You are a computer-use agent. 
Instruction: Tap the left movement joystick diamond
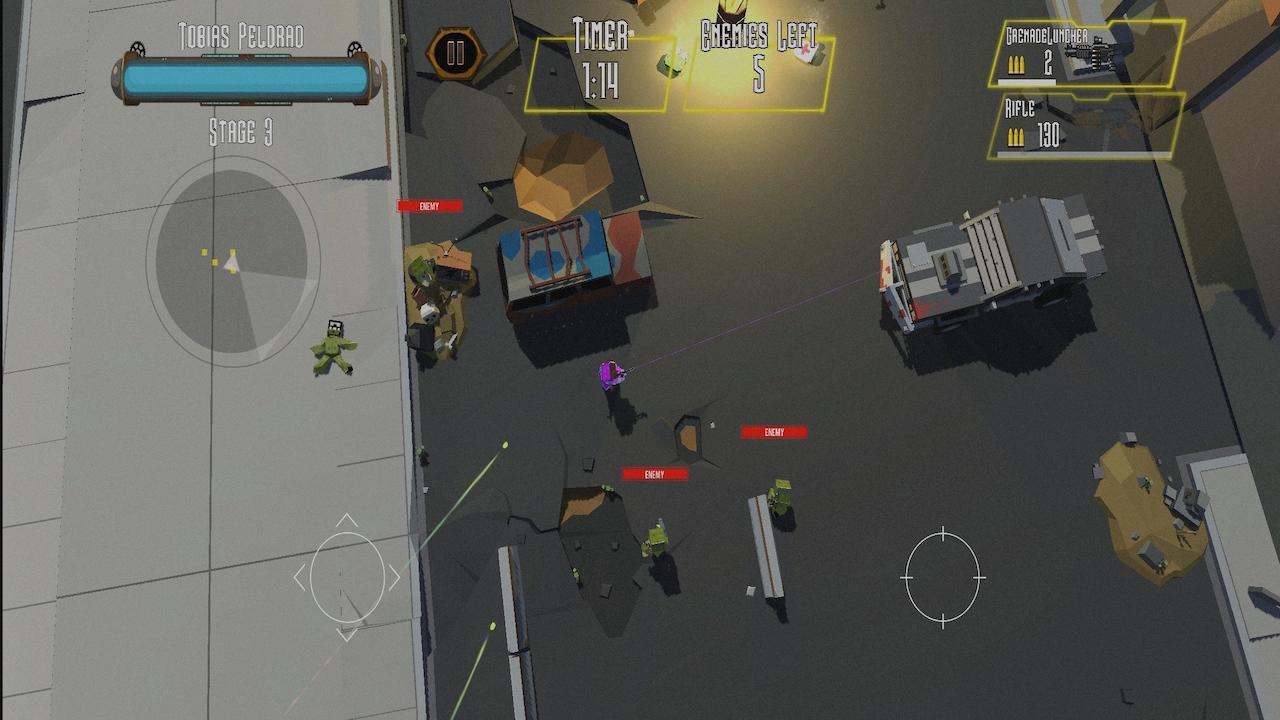[349, 578]
